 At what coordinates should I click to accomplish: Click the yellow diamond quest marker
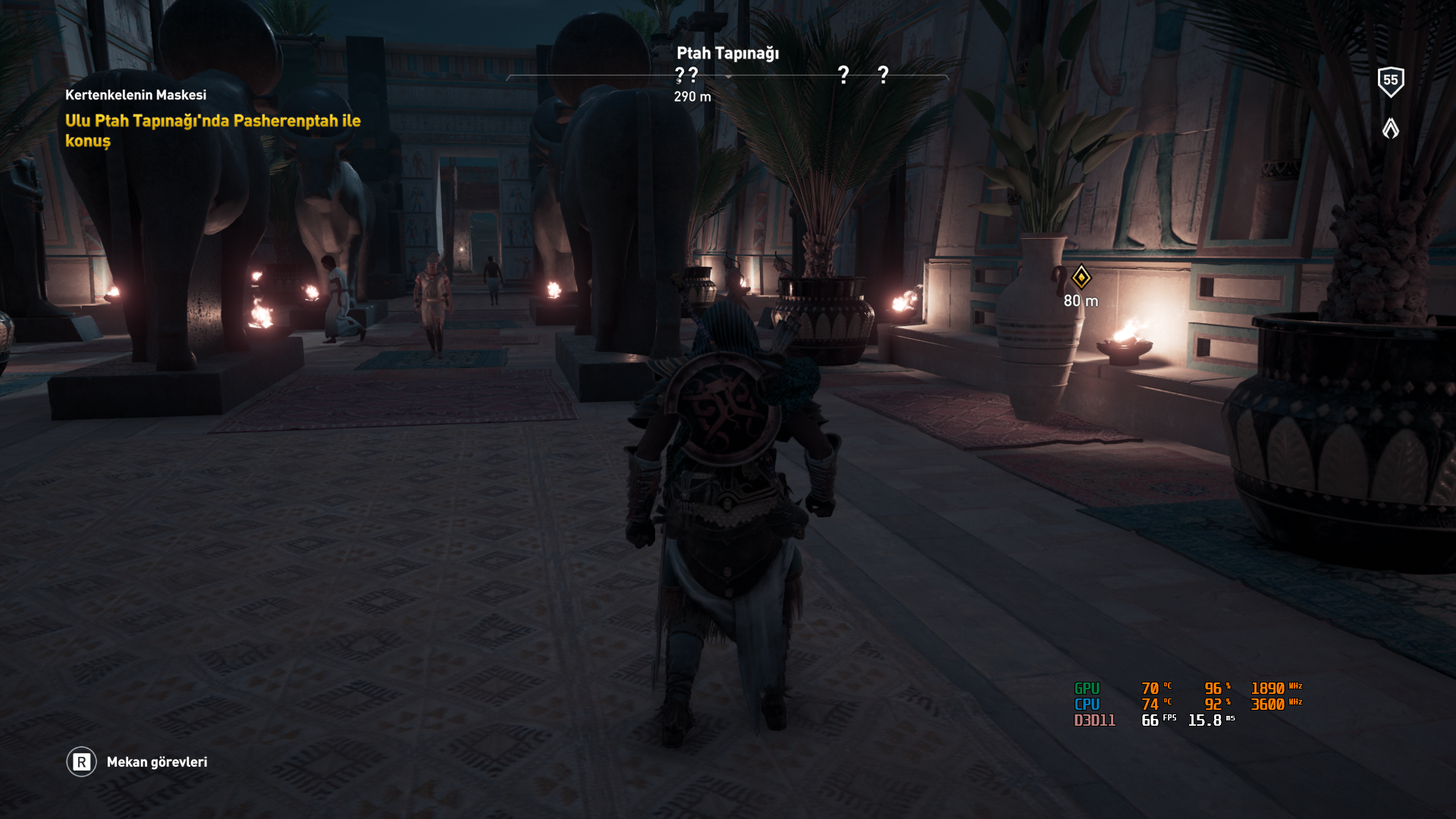(x=1081, y=277)
